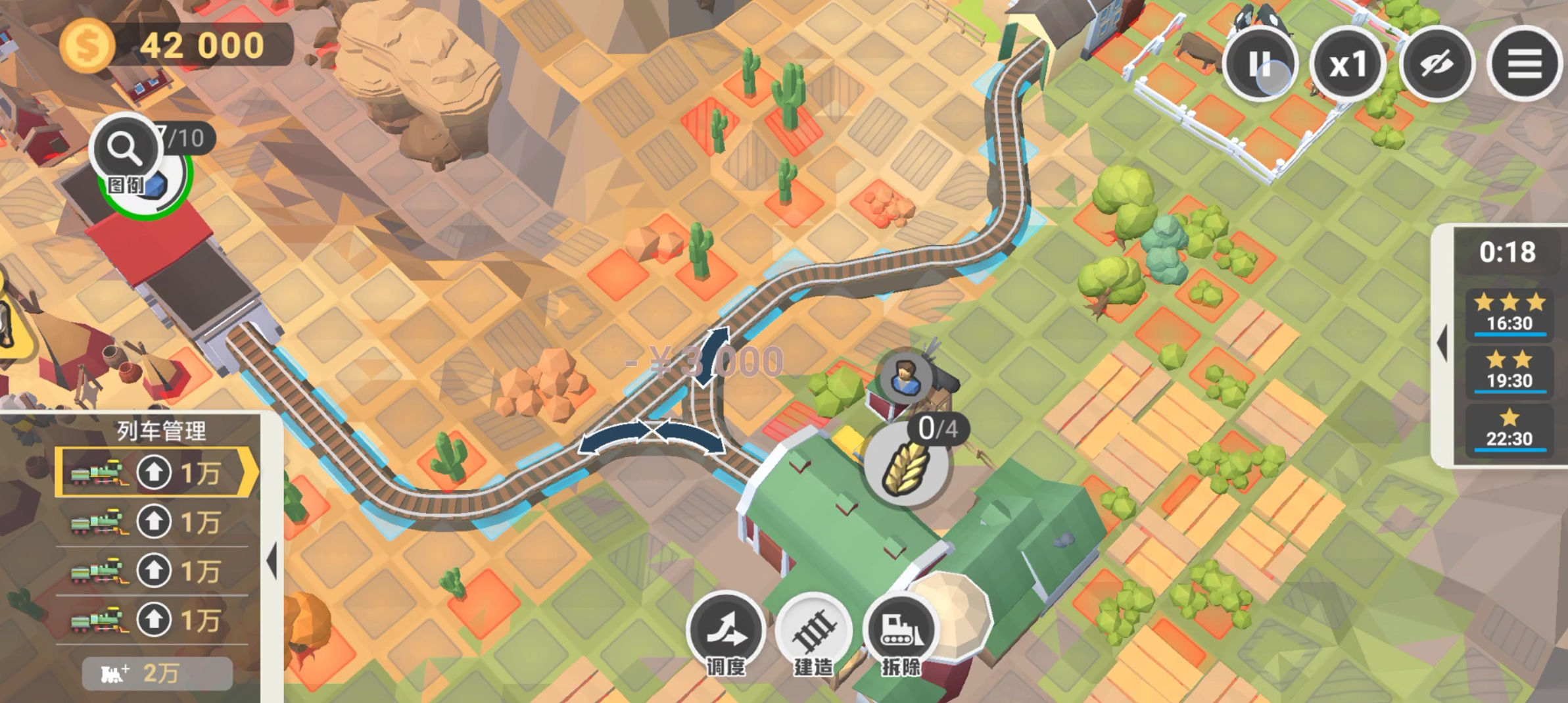Open the hamburger menu
Screen dimensions: 1568x703
point(1524,64)
